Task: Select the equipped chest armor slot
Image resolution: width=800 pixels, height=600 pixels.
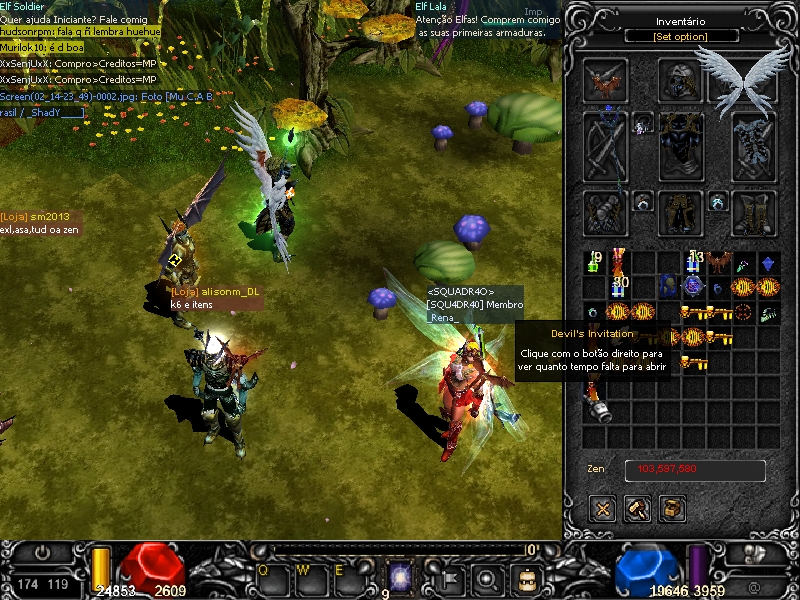Action: (681, 146)
